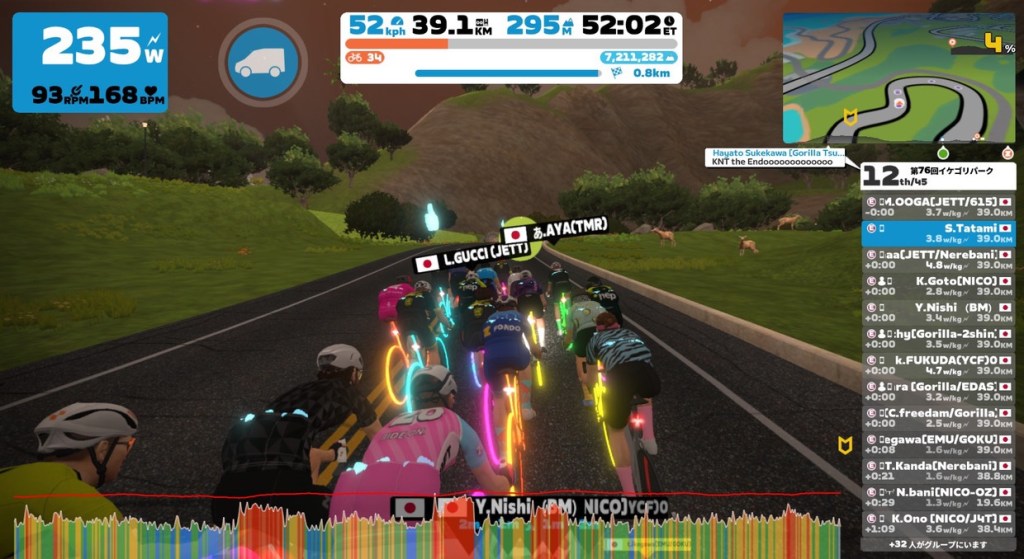Open the minimap in the corner
1024x559 pixels.
point(899,78)
